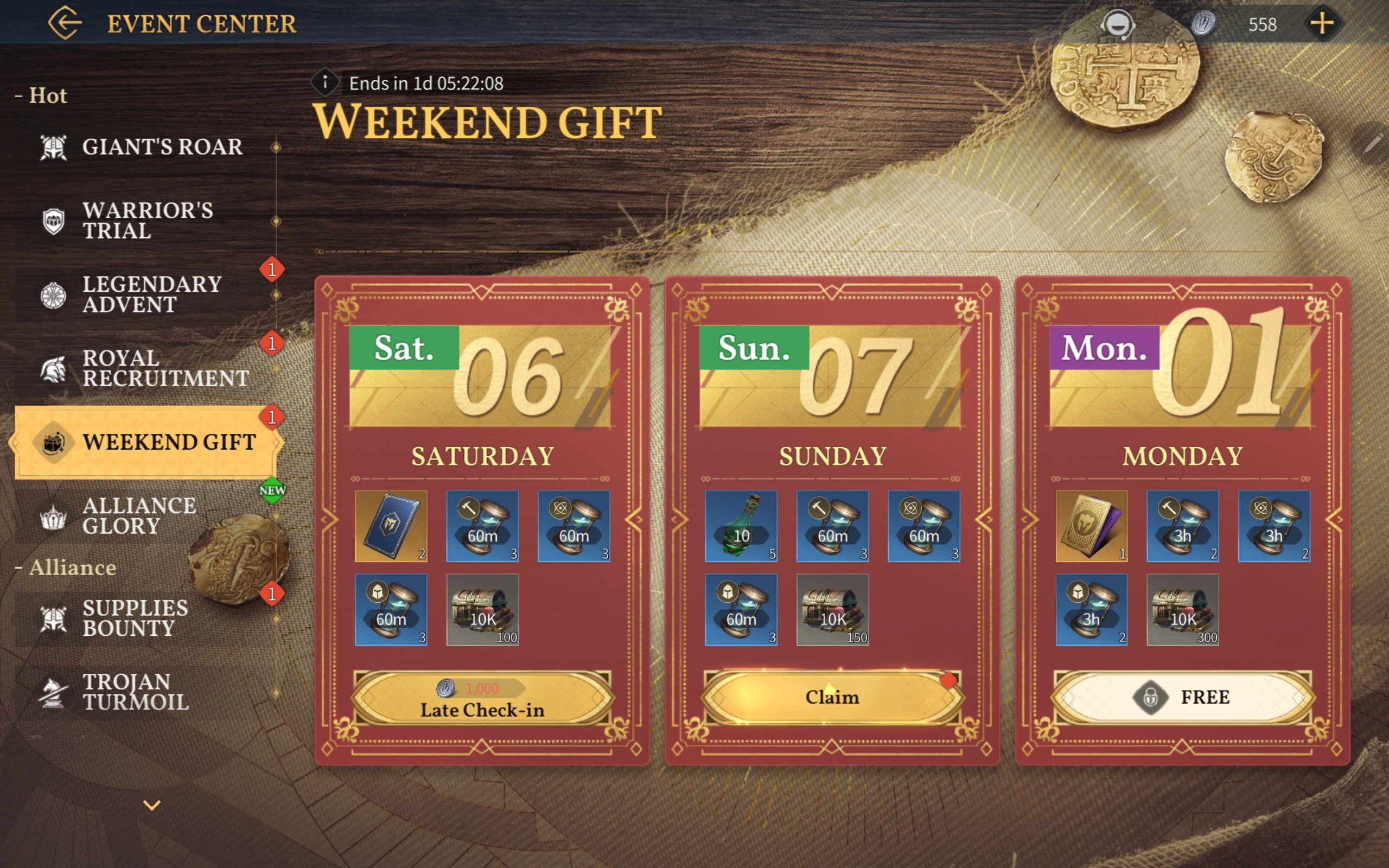The width and height of the screenshot is (1389, 868).
Task: Show event info via the 'i' icon
Action: [325, 82]
